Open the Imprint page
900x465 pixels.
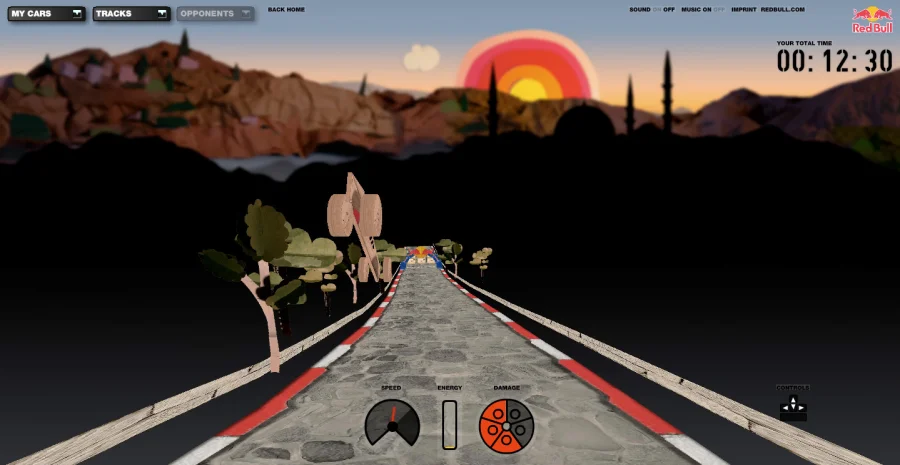(x=743, y=10)
